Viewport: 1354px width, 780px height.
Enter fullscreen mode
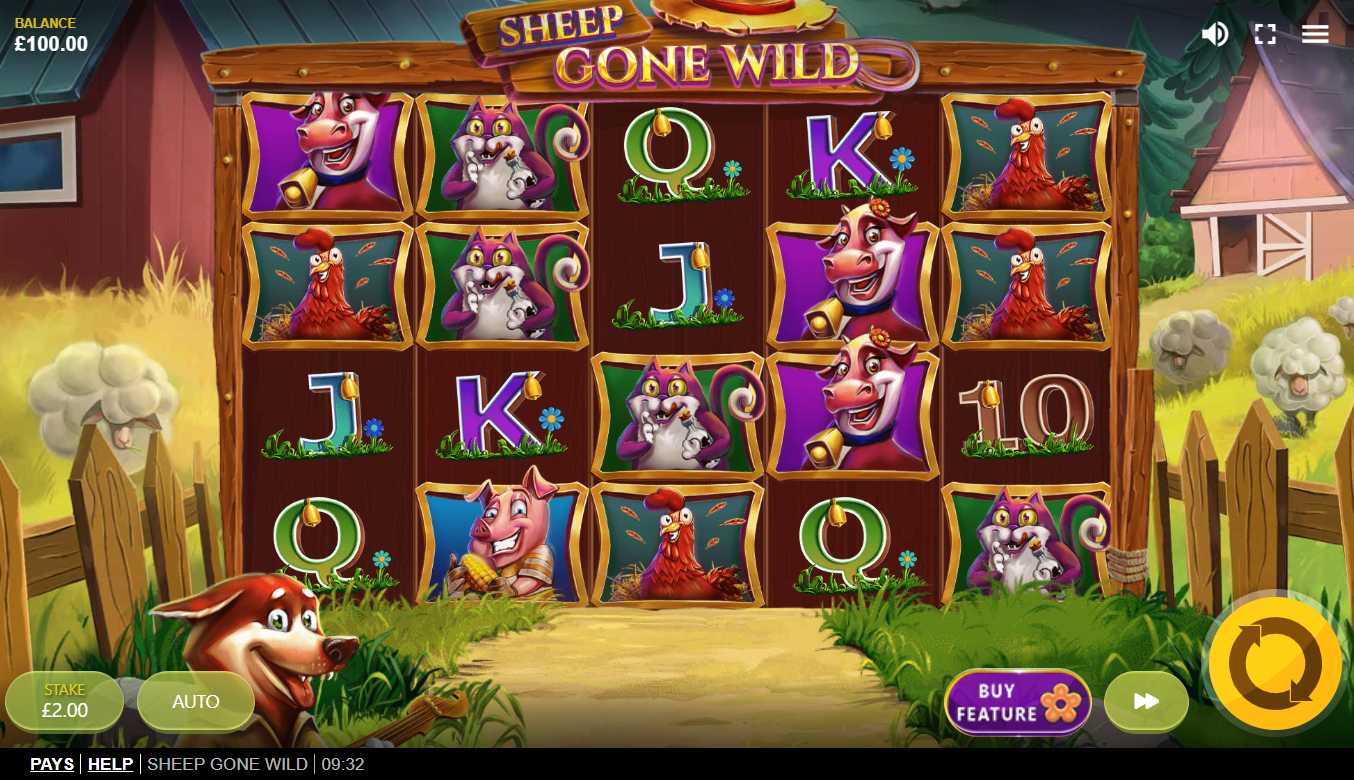[1265, 34]
